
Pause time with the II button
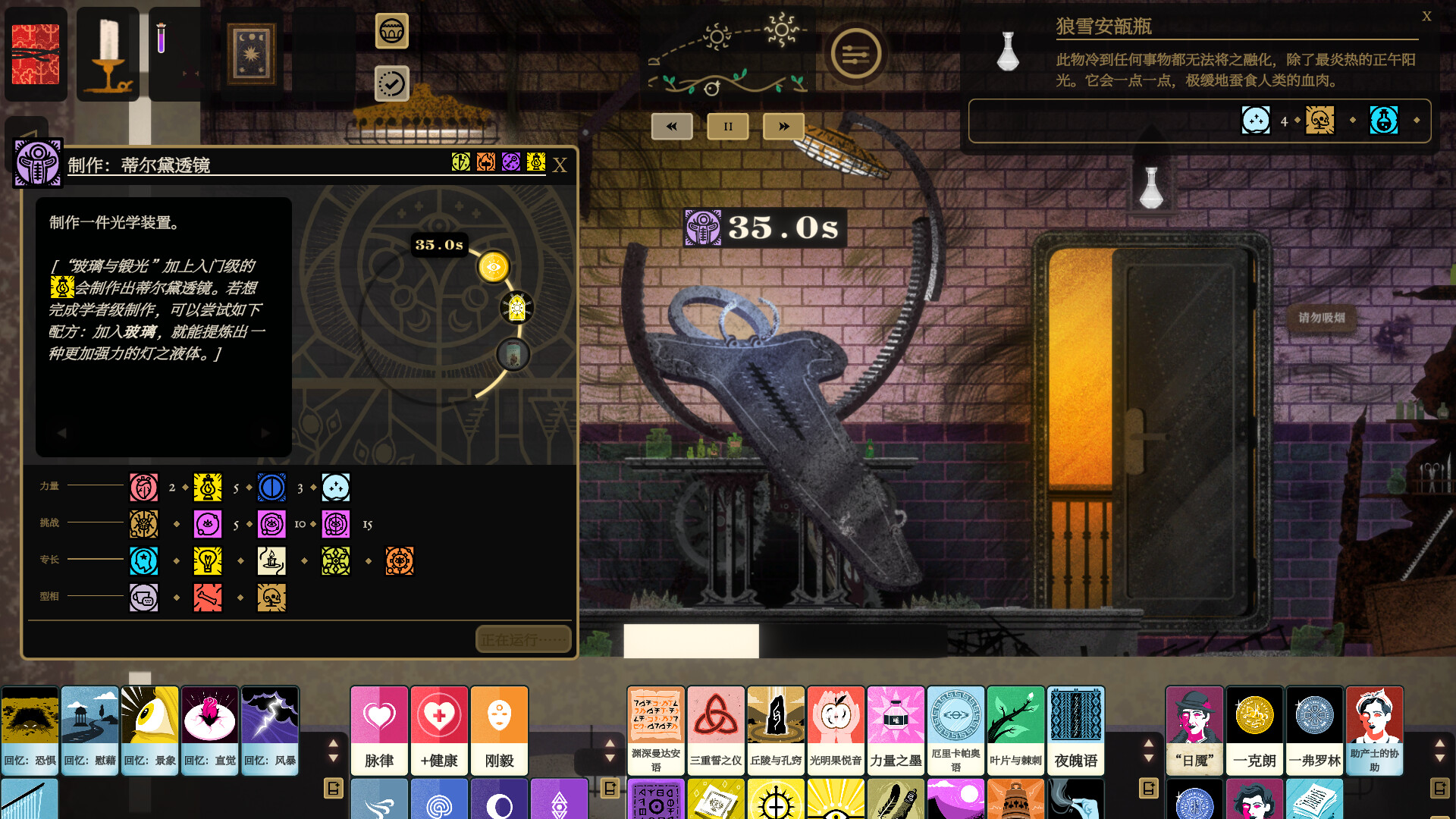(726, 126)
